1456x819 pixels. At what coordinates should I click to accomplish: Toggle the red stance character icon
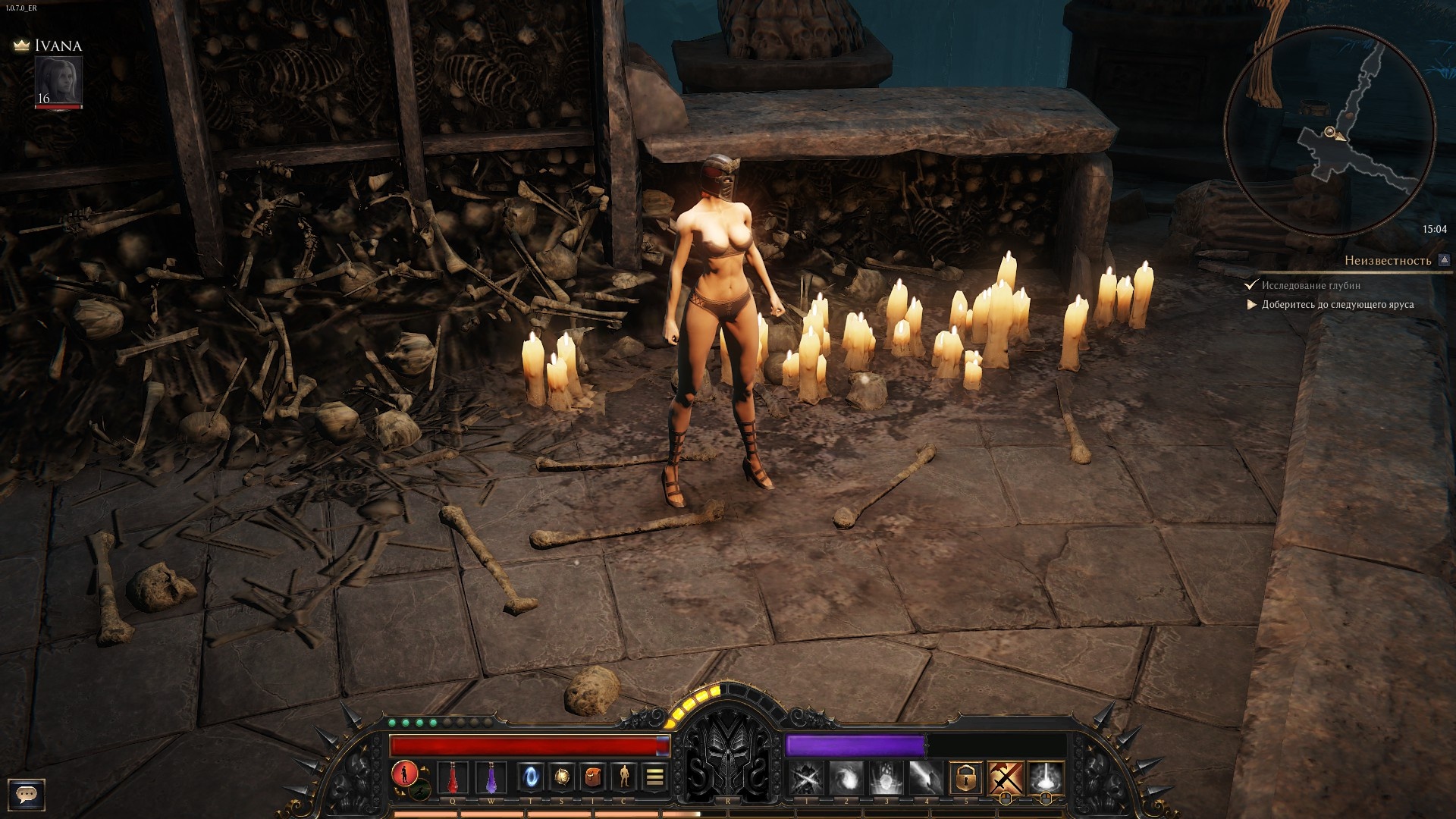[x=405, y=774]
